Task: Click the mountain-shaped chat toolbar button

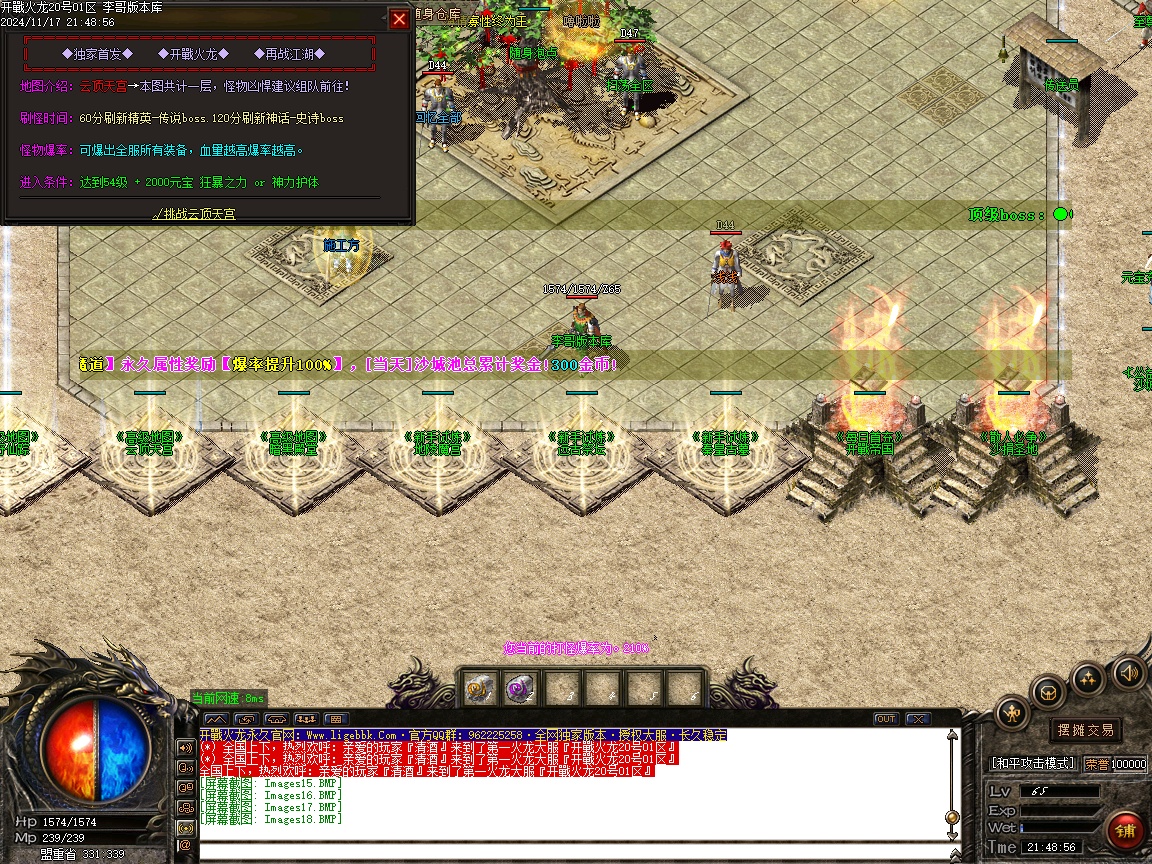Action: coord(215,719)
